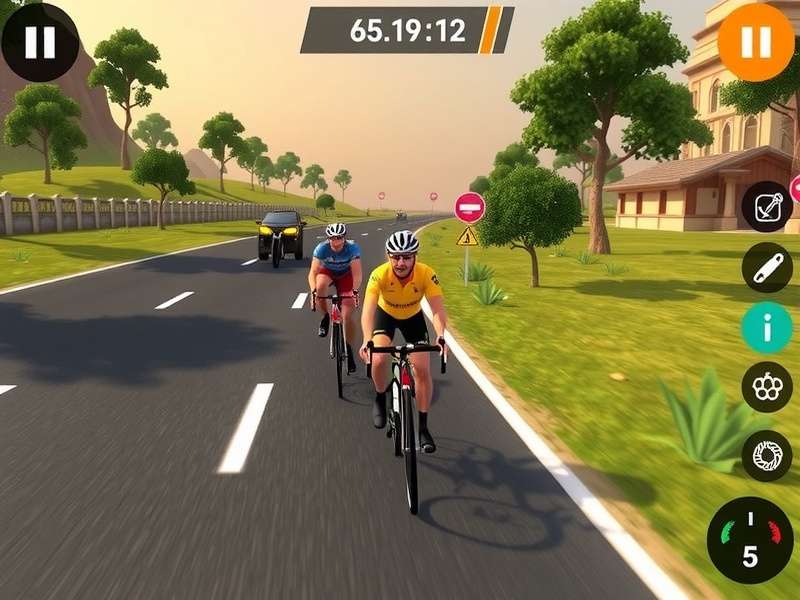Show the teal info panel
The width and height of the screenshot is (800, 600).
(767, 328)
